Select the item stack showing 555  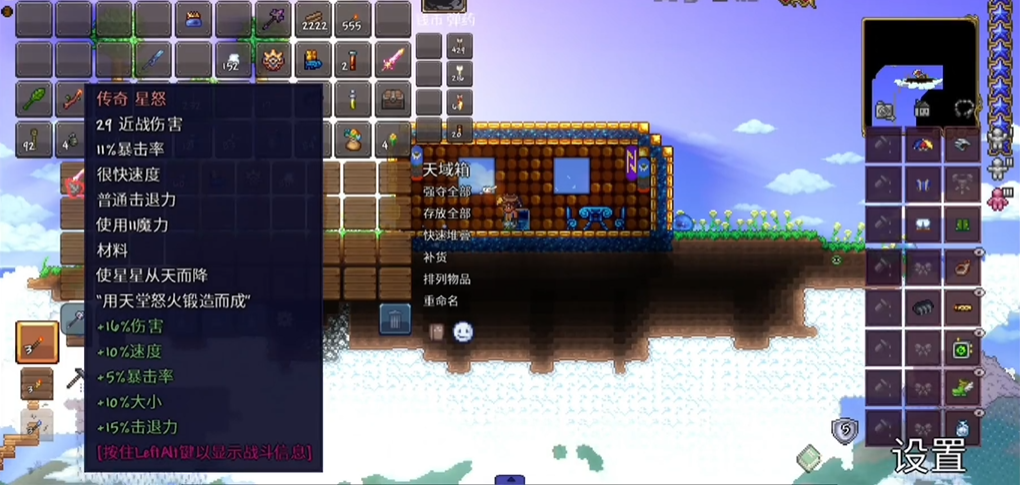point(354,20)
